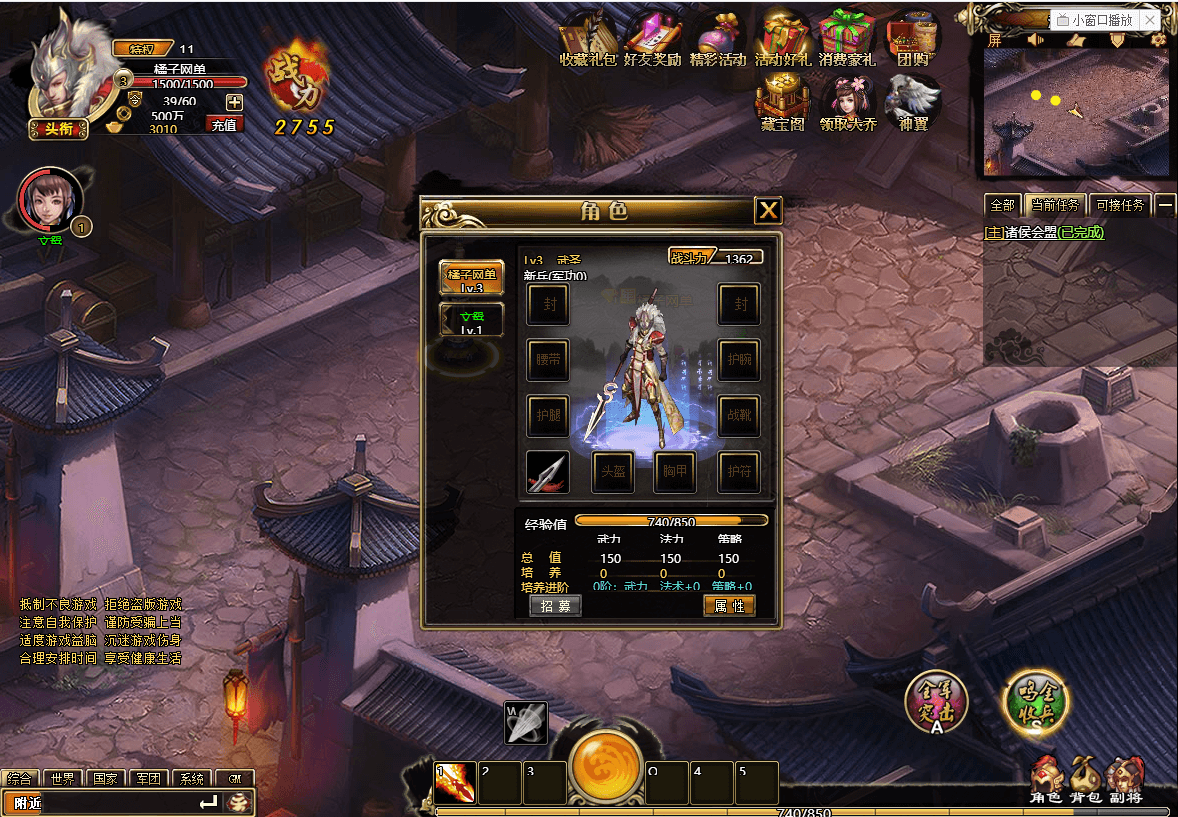The image size is (1178, 817).
Task: Switch chat to the 世界 channel
Action: pyautogui.click(x=62, y=779)
